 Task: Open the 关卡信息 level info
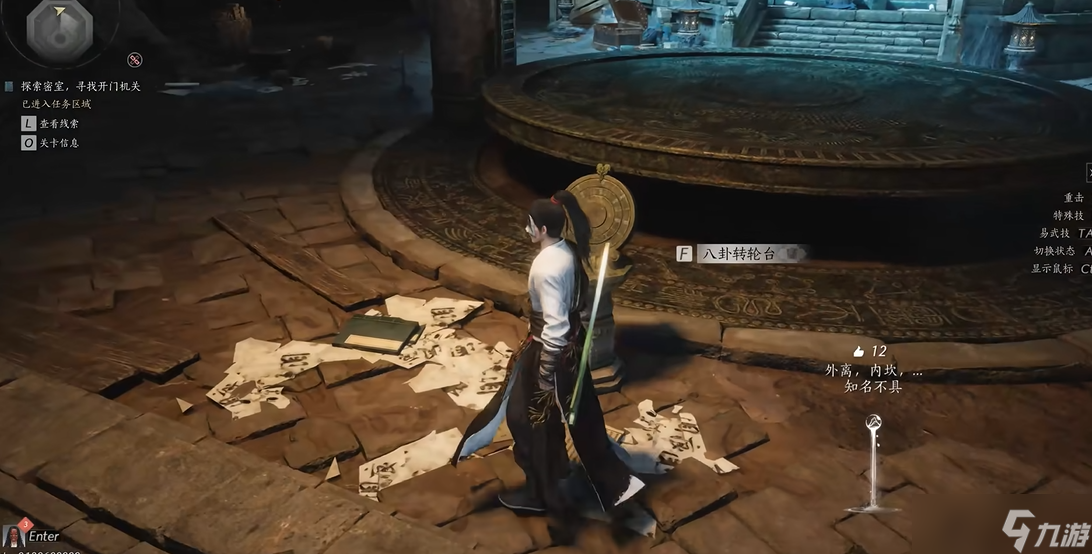pyautogui.click(x=59, y=143)
